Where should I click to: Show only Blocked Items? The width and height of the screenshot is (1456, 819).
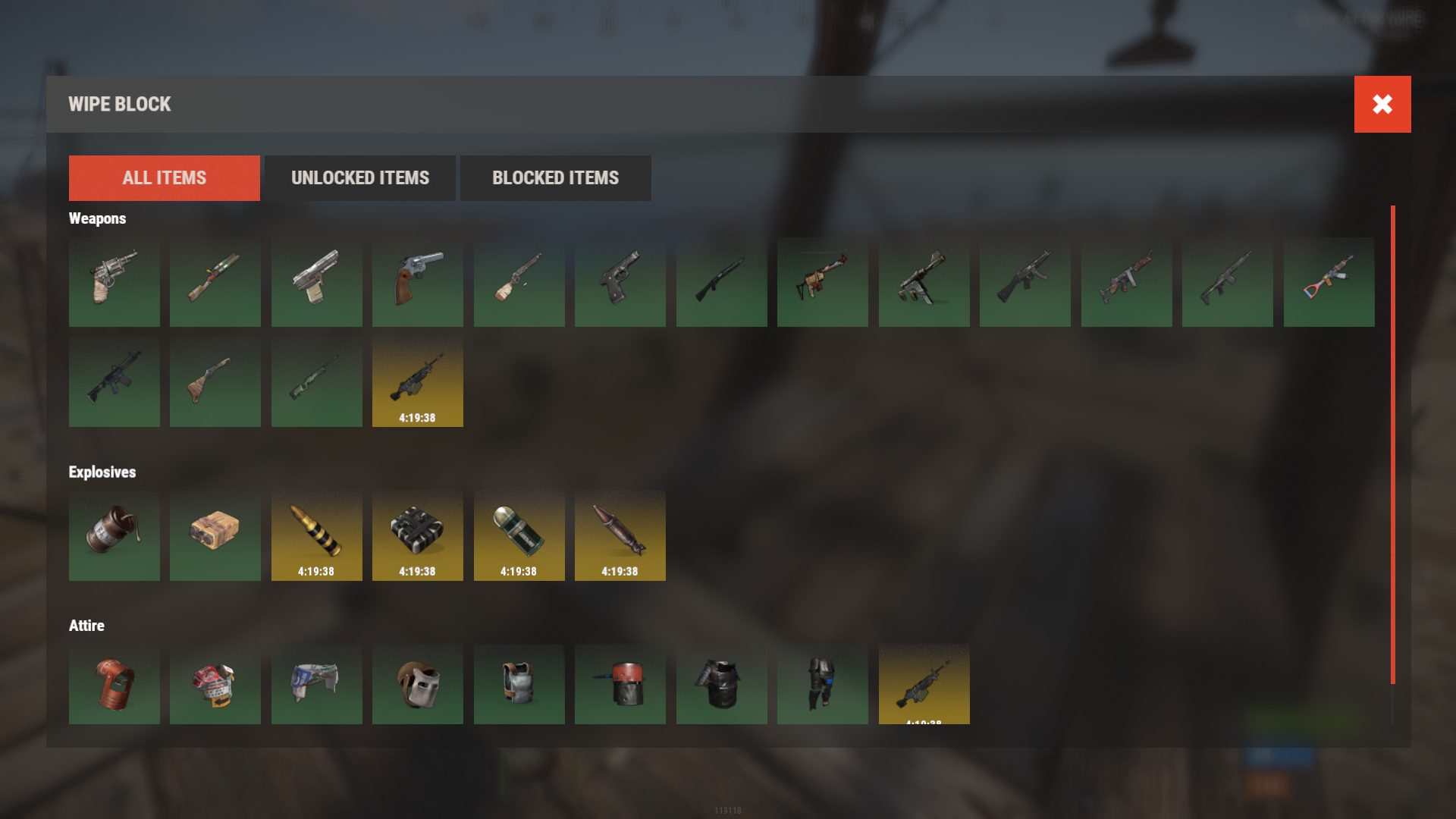coord(555,178)
